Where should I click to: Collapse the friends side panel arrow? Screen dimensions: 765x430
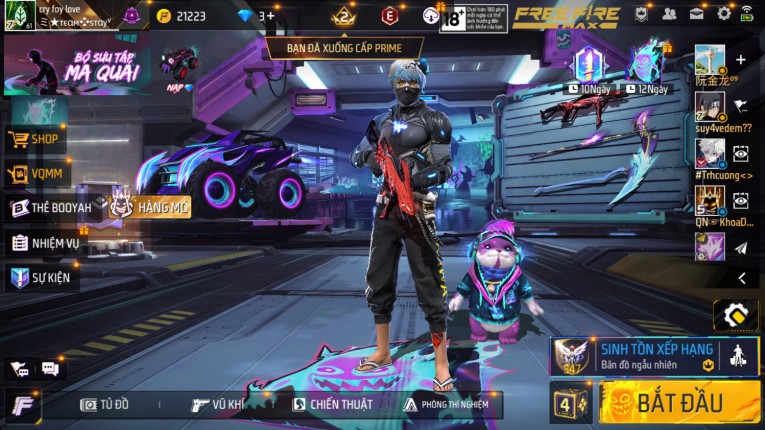[741, 278]
